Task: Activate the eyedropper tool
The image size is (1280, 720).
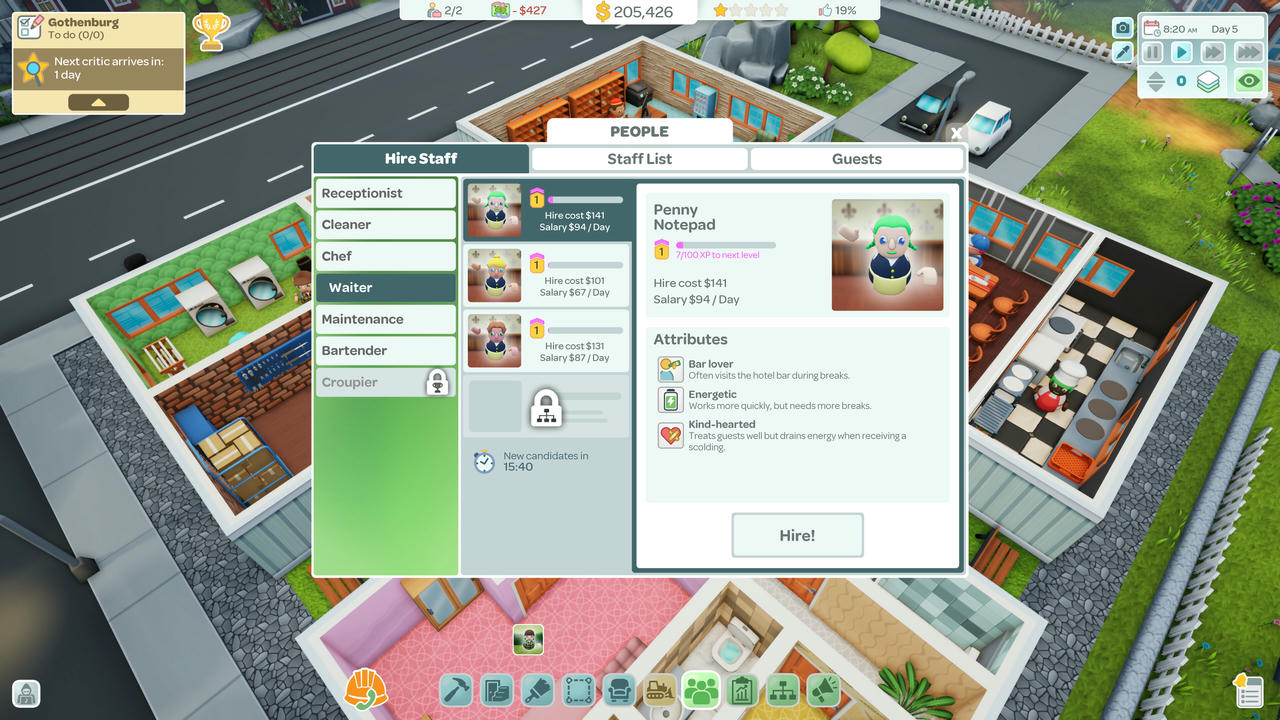Action: tap(1123, 52)
